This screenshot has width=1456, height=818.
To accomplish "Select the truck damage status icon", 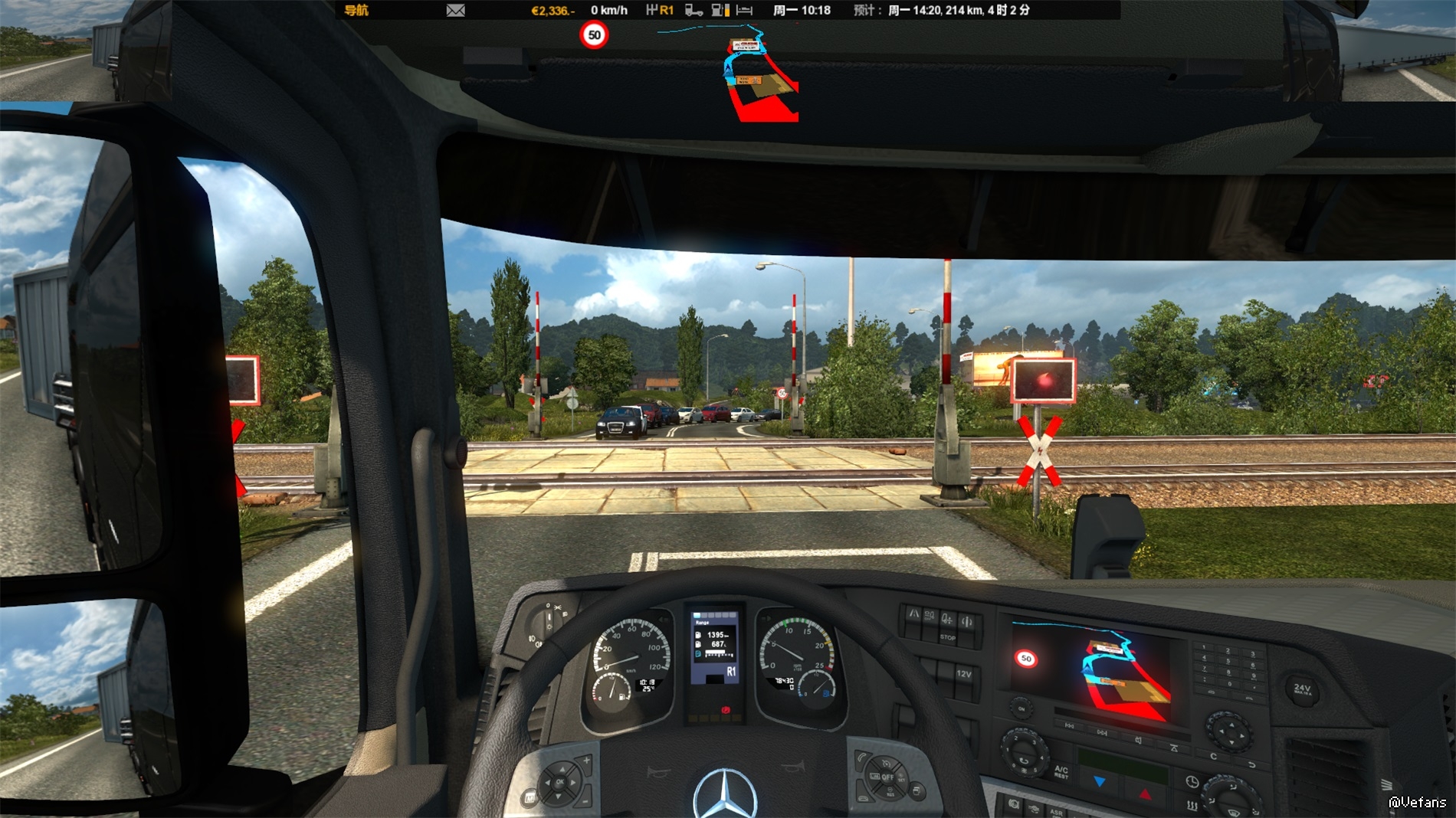I will tap(694, 10).
